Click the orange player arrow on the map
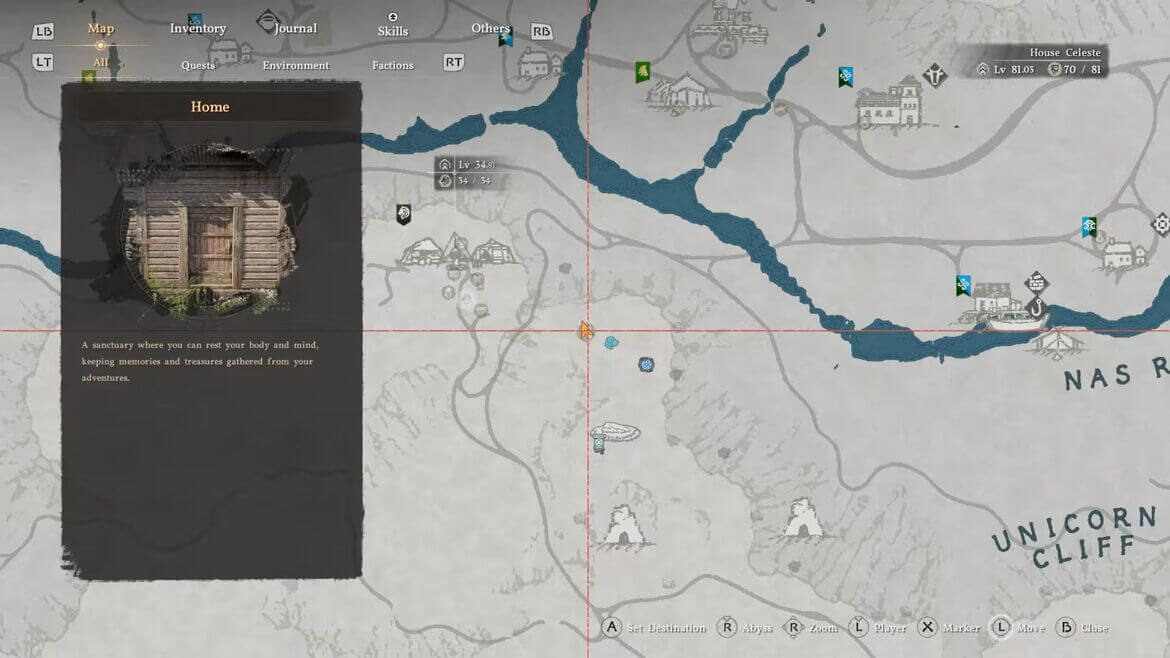The image size is (1170, 658). [x=586, y=330]
